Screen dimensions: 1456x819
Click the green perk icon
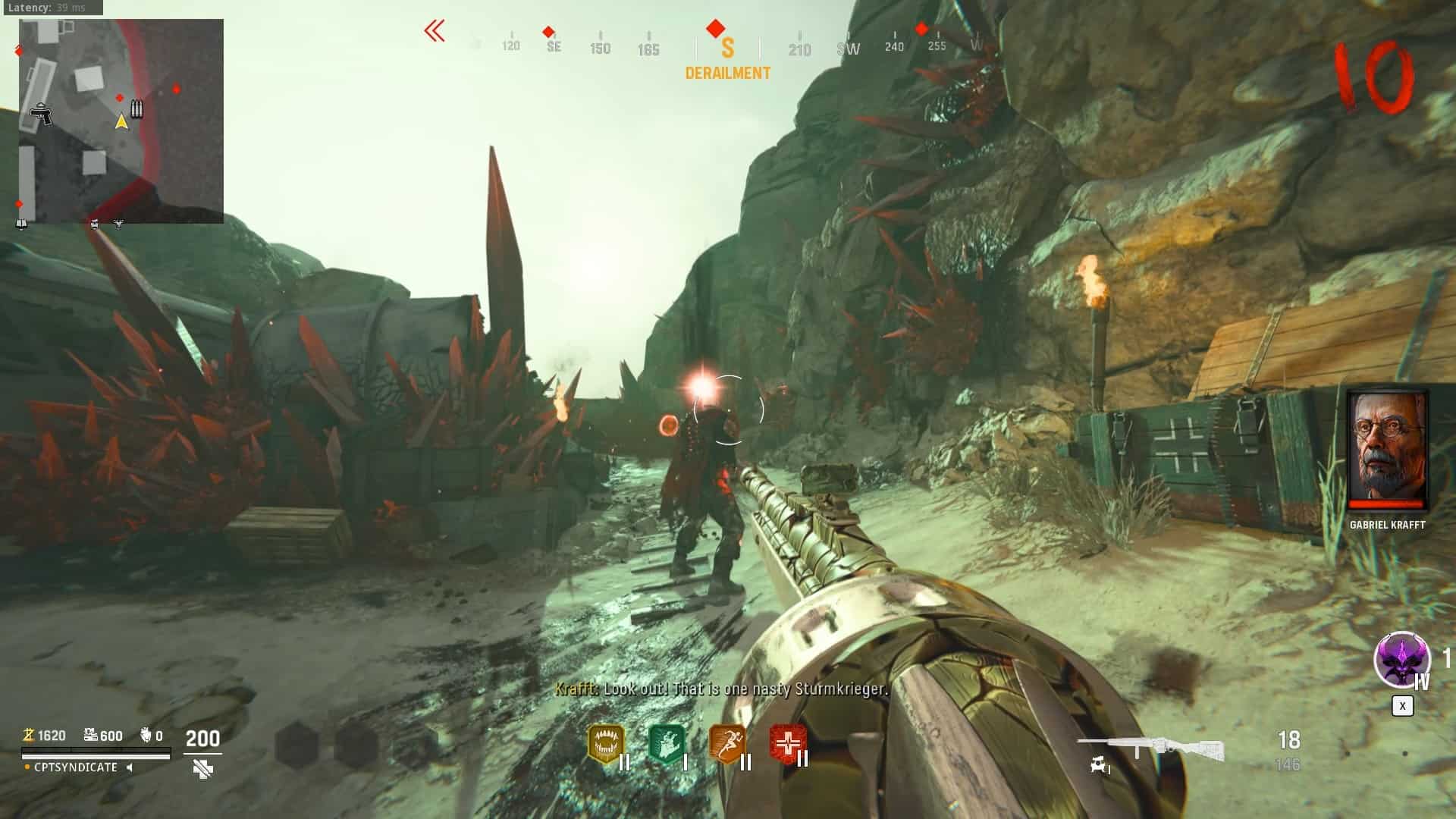[667, 744]
